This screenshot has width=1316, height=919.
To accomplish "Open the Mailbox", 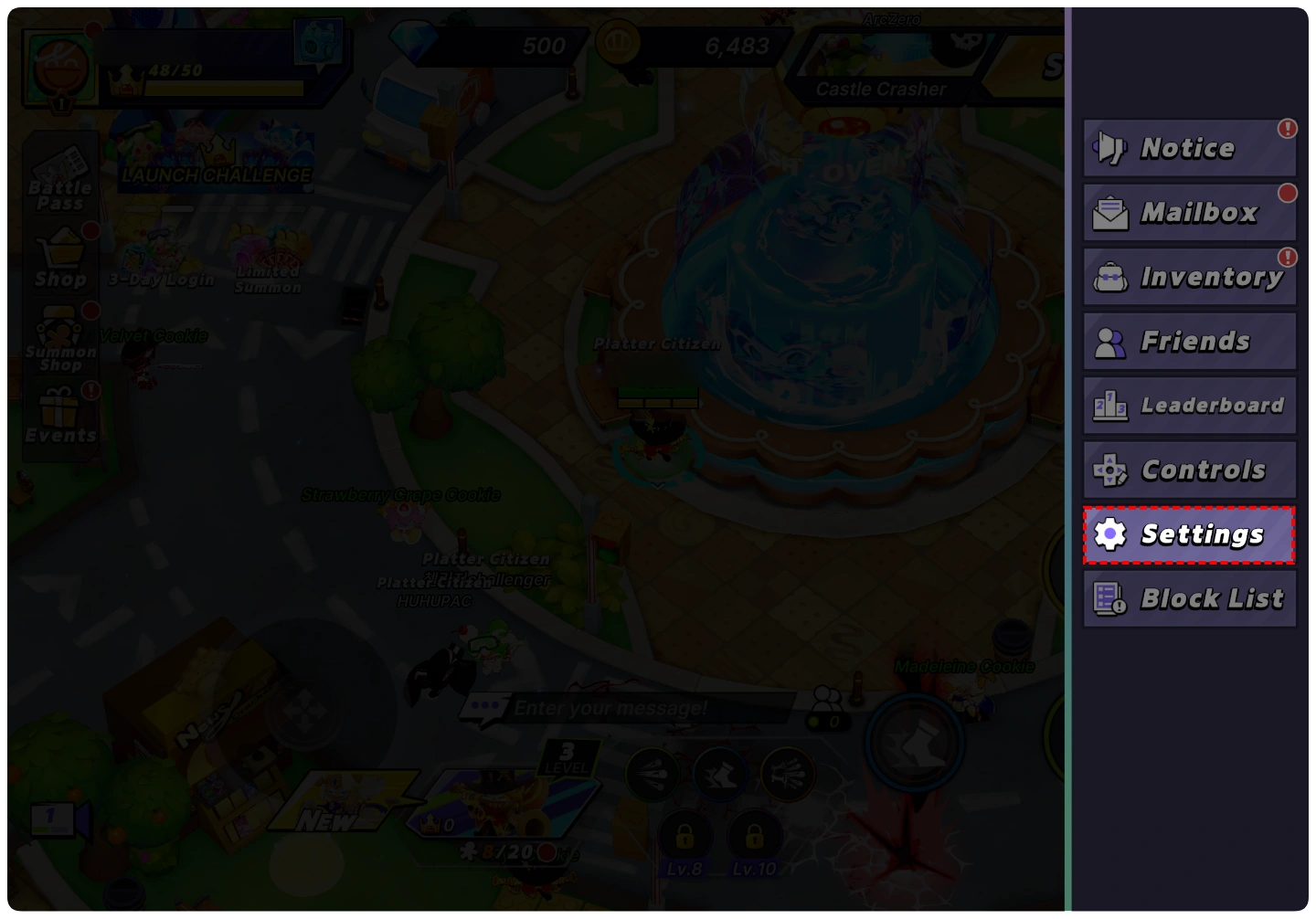I will click(1189, 213).
